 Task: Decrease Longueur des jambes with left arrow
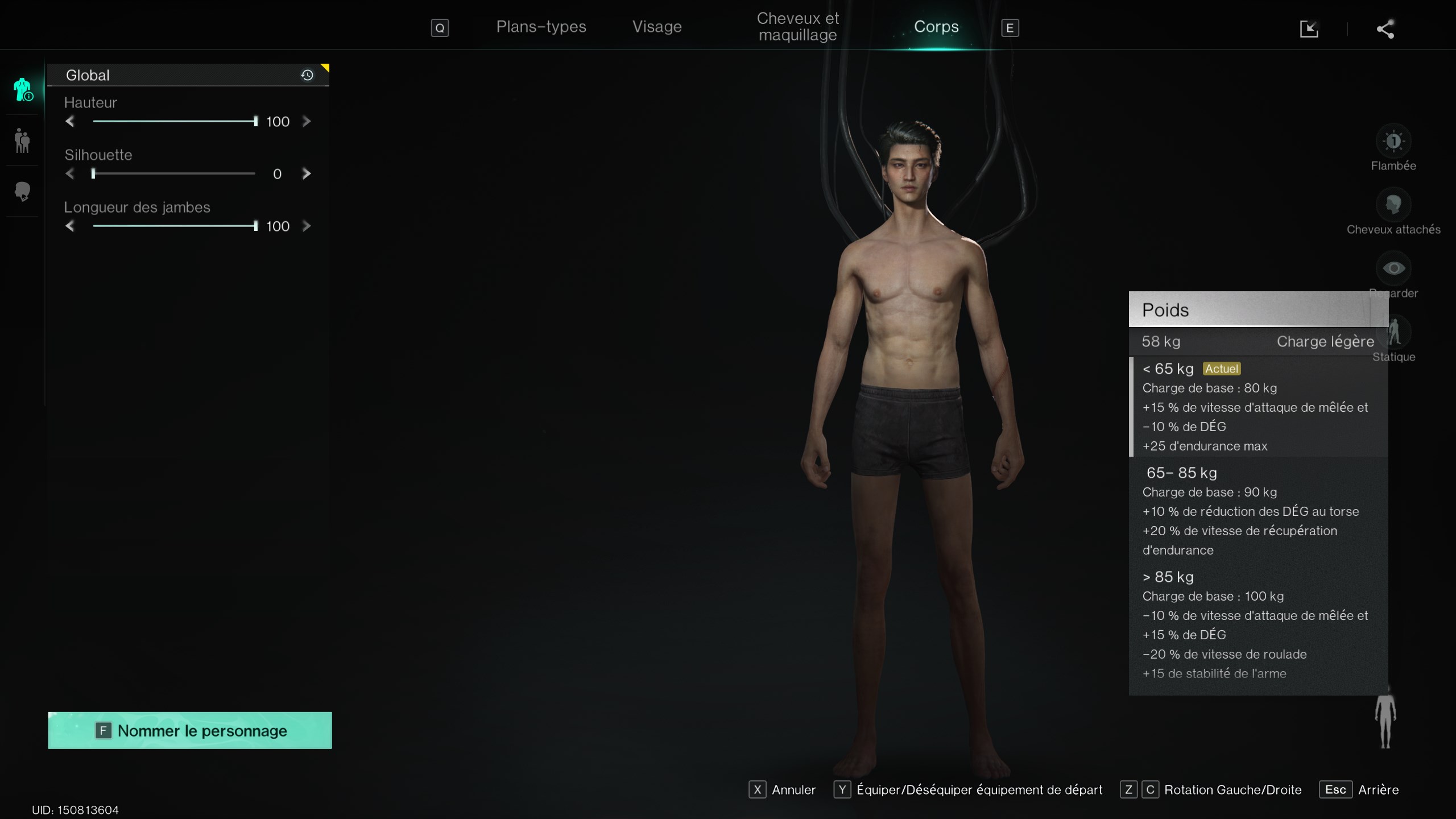(70, 226)
